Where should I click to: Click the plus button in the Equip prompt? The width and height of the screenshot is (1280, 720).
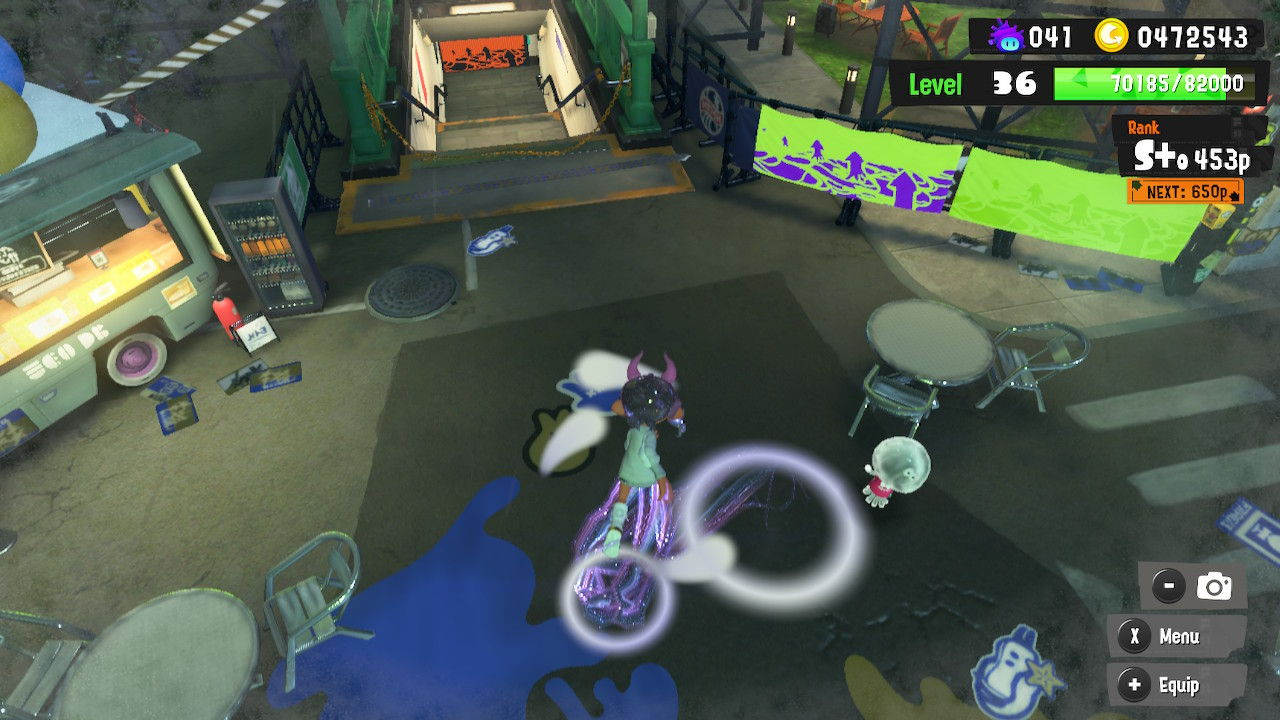[1133, 686]
